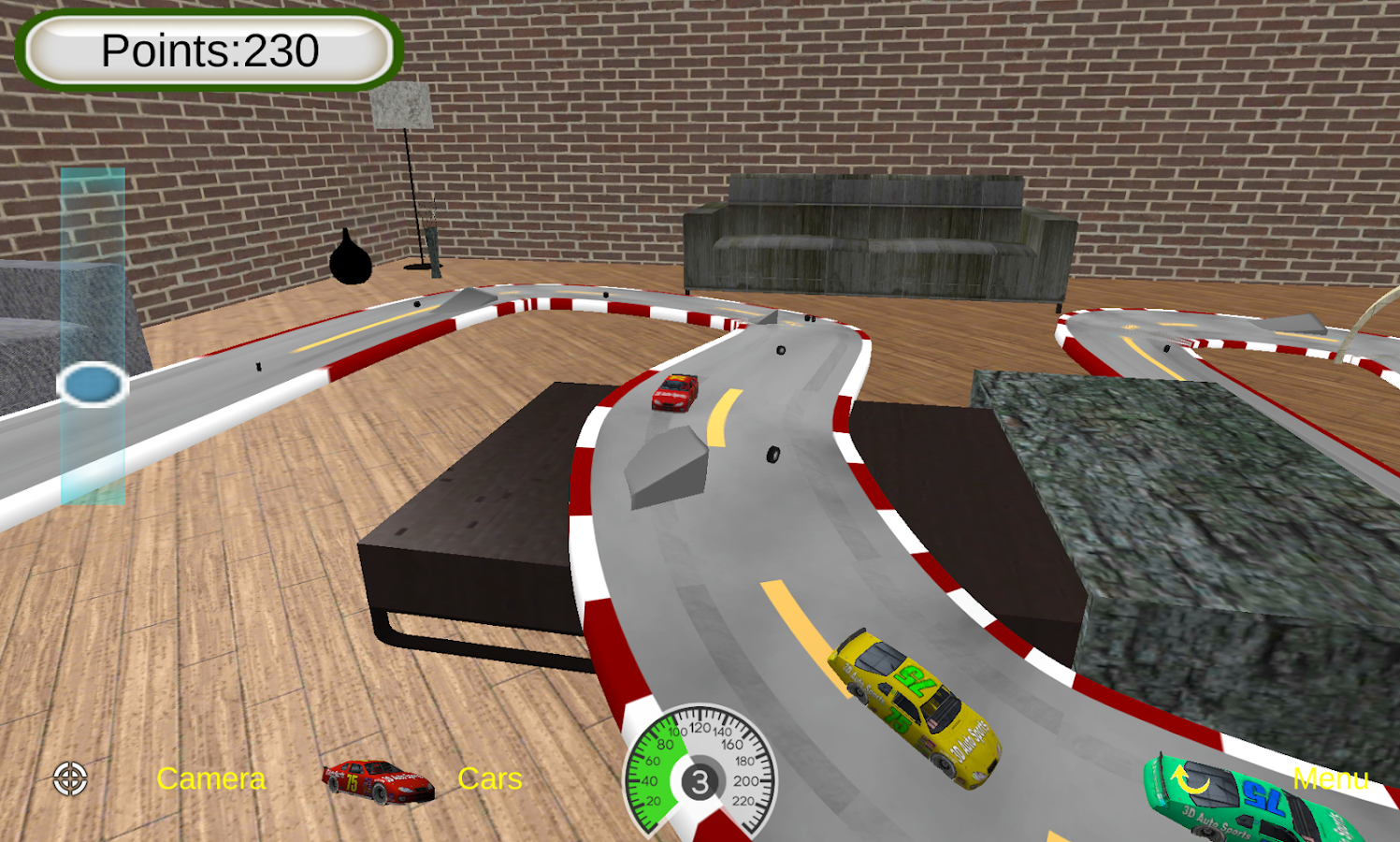The width and height of the screenshot is (1400, 842).
Task: Click the Points:230 score badge
Action: coord(208,49)
